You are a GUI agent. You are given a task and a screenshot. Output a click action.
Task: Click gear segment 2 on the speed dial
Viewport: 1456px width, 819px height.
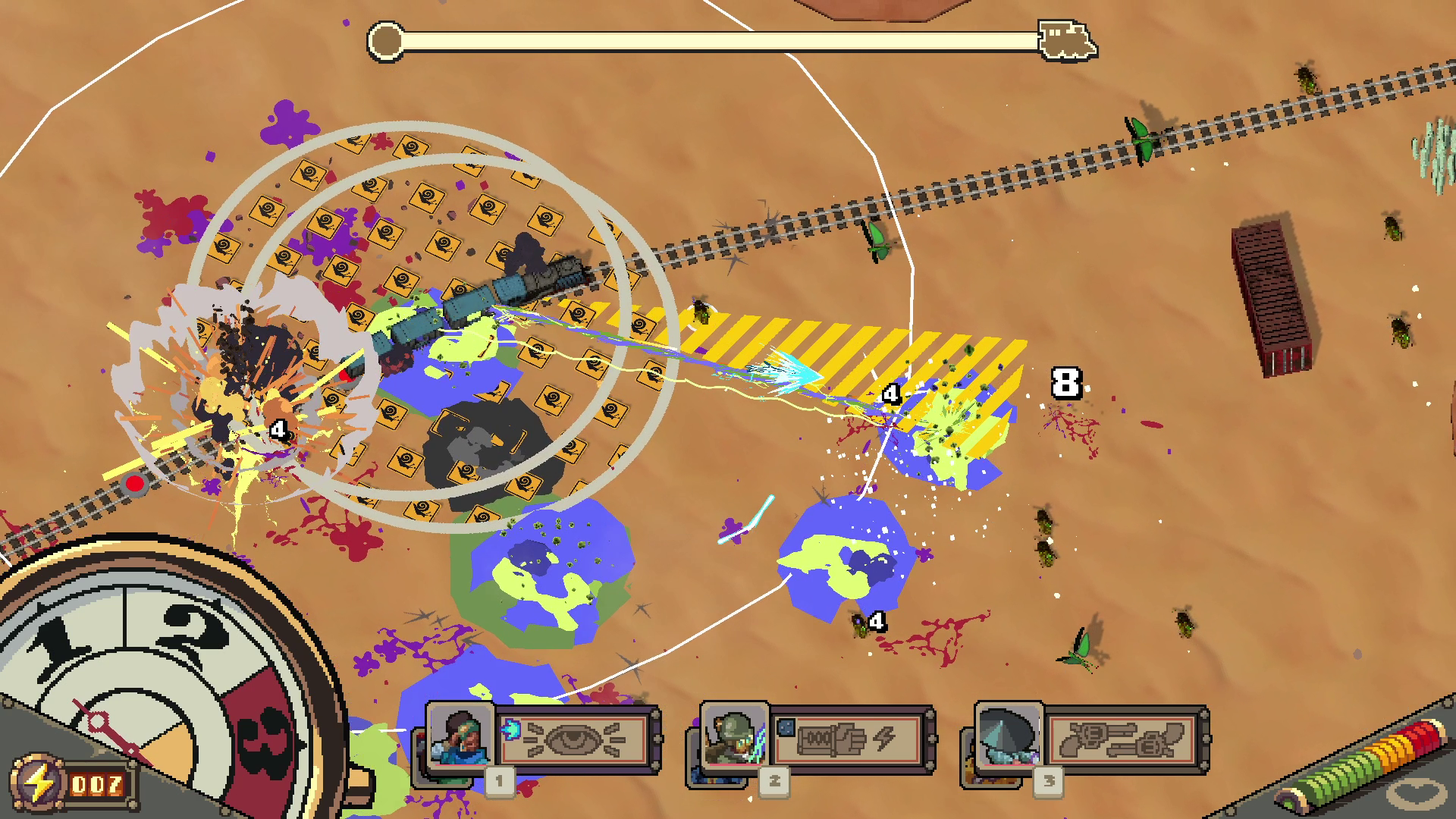190,637
